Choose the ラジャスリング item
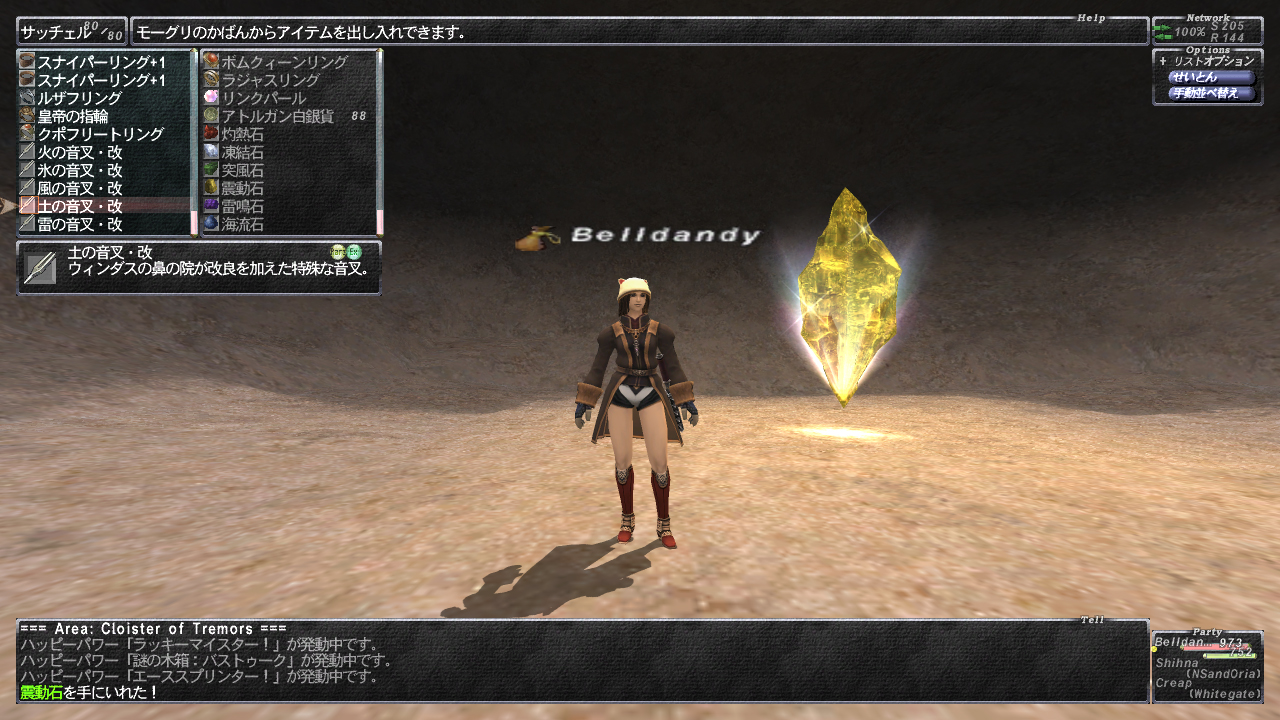 click(x=270, y=80)
